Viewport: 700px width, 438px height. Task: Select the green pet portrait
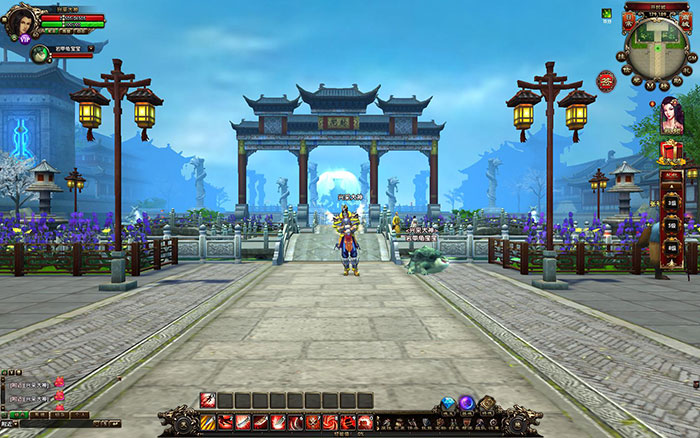[x=40, y=53]
